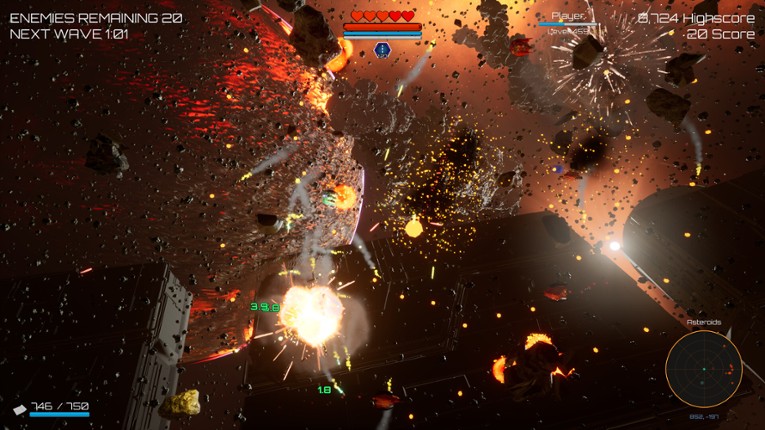
Task: Click the circular Asteroids radar minimap
Action: [703, 369]
